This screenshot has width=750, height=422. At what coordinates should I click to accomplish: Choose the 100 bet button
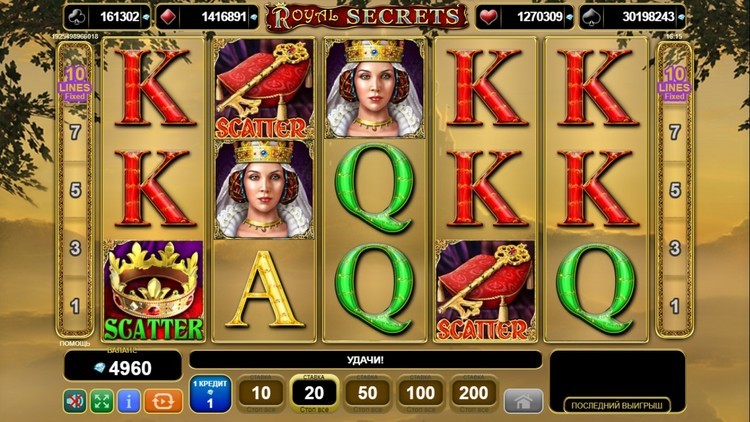(x=421, y=393)
